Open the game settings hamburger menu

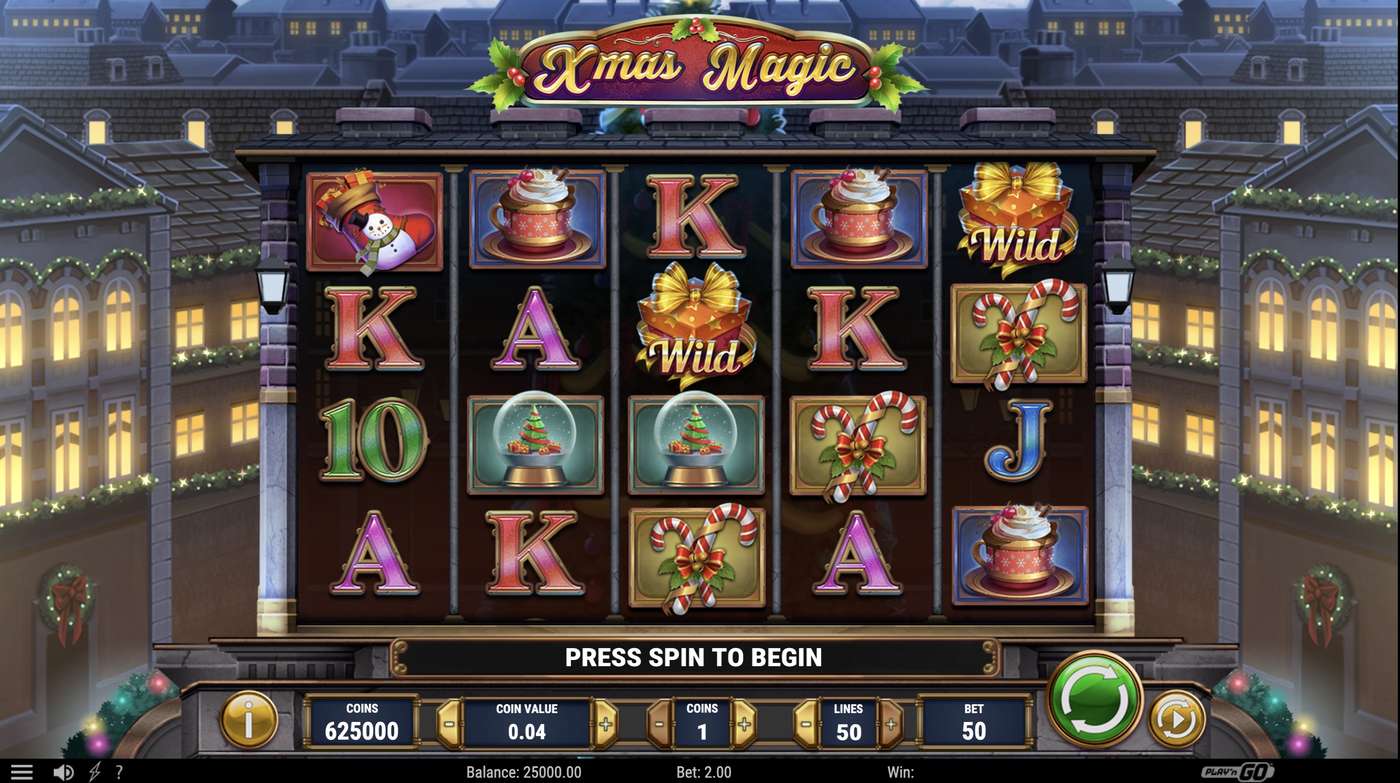(x=21, y=771)
